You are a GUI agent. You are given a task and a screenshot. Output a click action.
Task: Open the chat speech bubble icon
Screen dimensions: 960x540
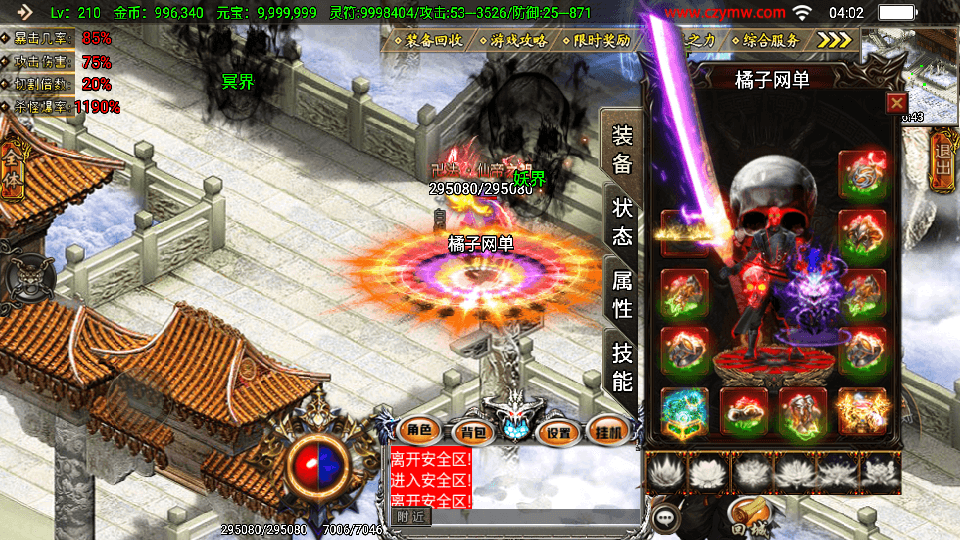[664, 518]
